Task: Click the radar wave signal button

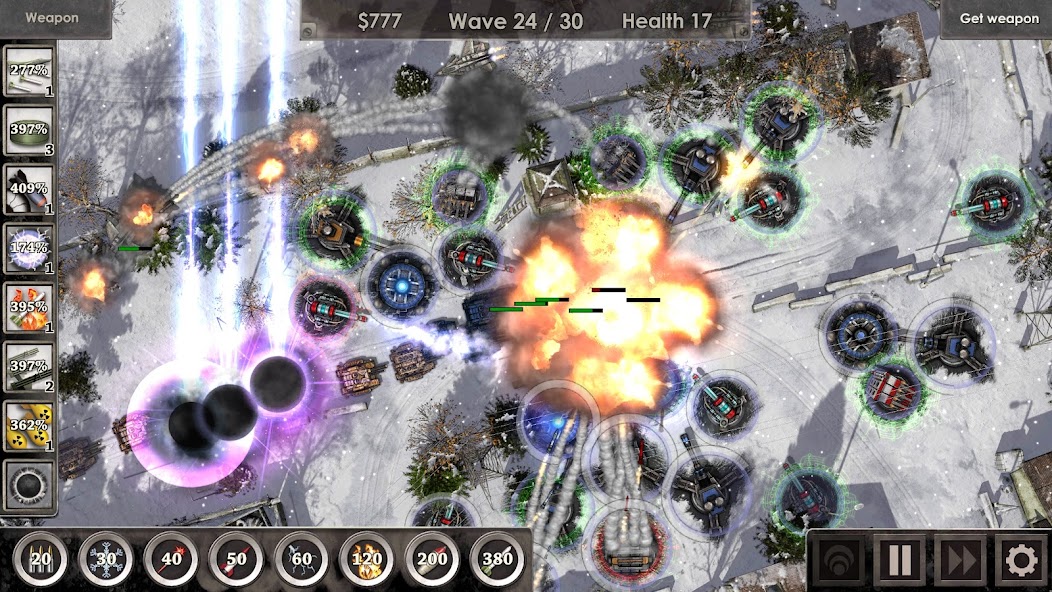Action: [837, 561]
